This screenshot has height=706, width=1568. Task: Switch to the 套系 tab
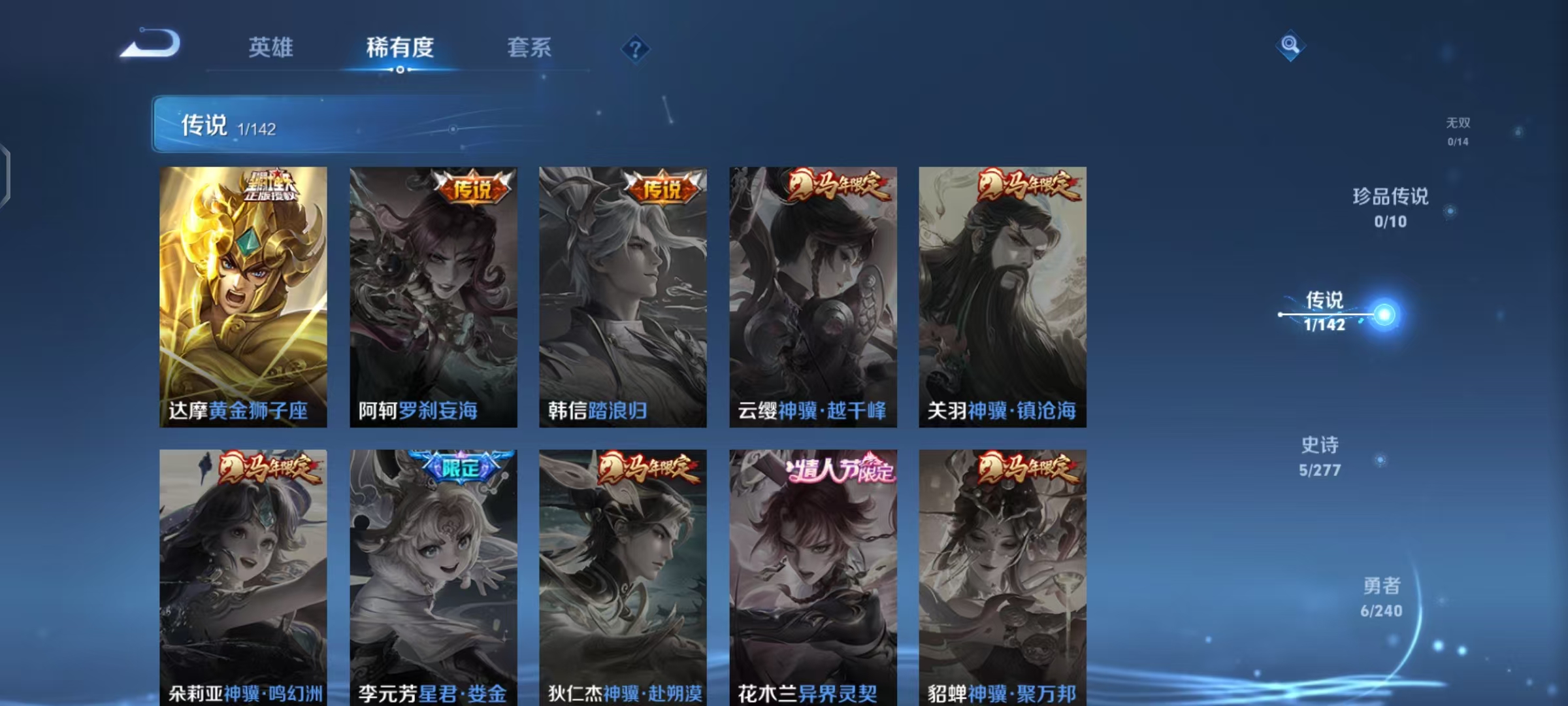pyautogui.click(x=529, y=48)
